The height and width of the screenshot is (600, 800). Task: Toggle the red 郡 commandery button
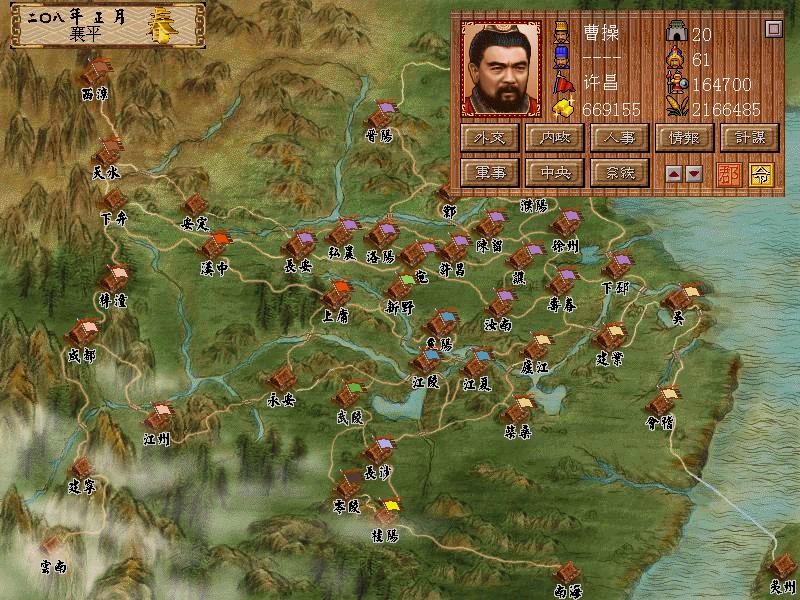[730, 172]
